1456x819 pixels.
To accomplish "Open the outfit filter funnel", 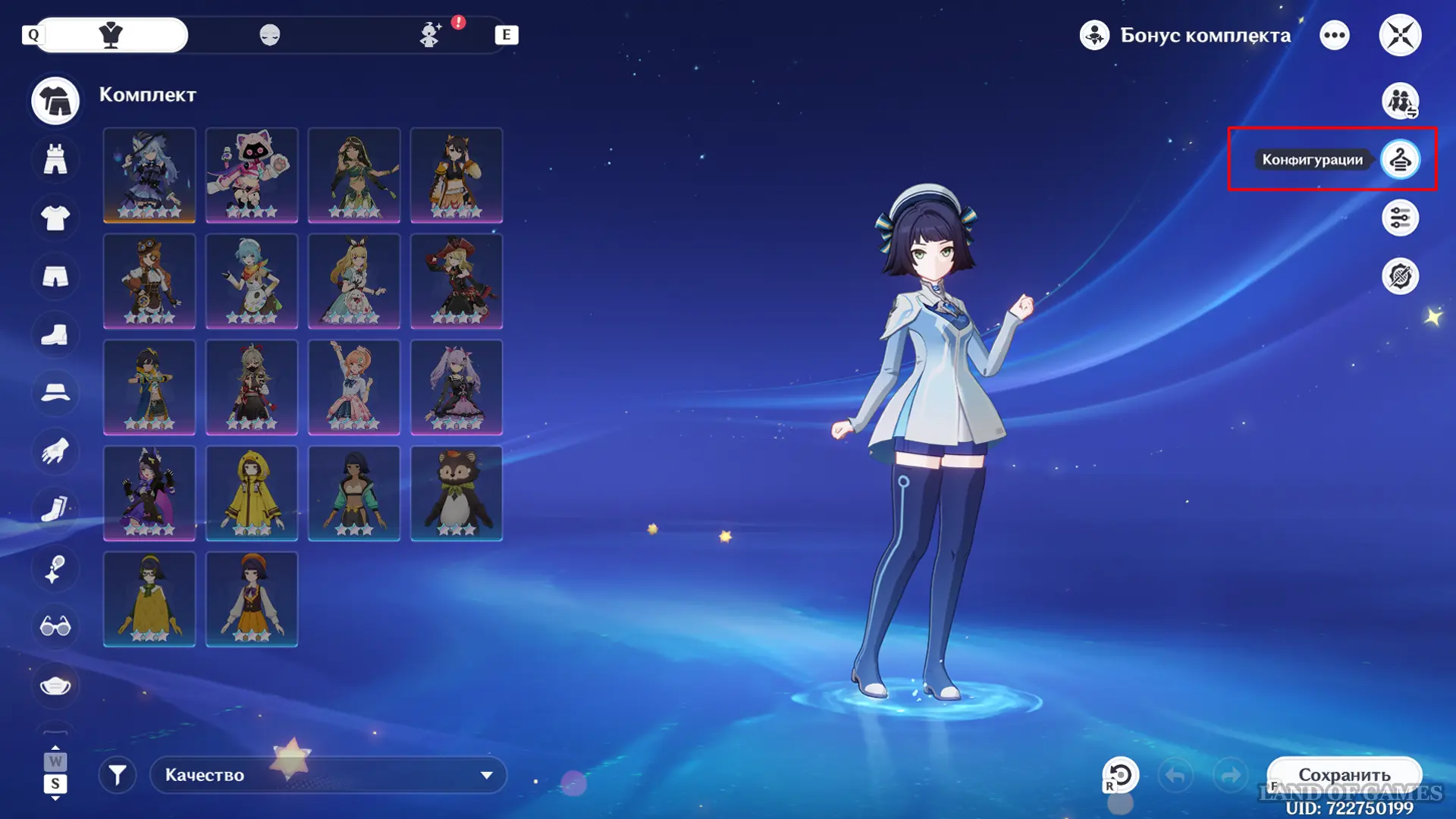I will [x=118, y=775].
